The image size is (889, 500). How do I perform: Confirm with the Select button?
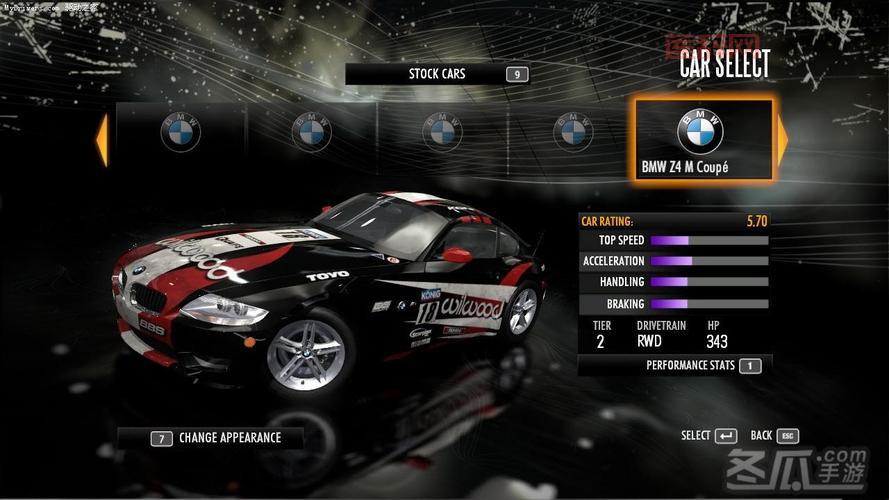coord(709,436)
